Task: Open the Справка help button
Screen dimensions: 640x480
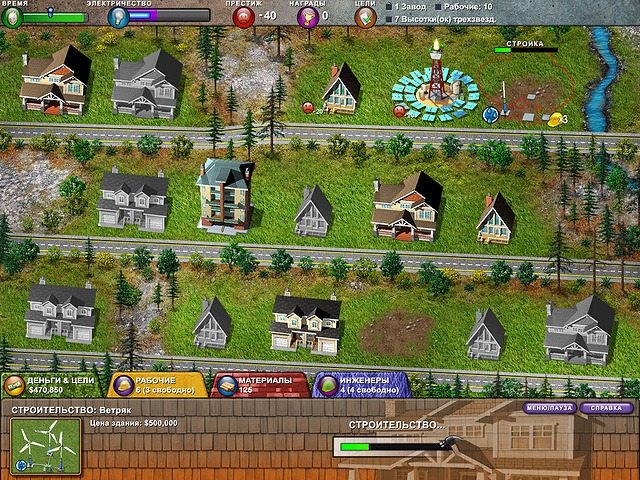Action: (x=606, y=408)
